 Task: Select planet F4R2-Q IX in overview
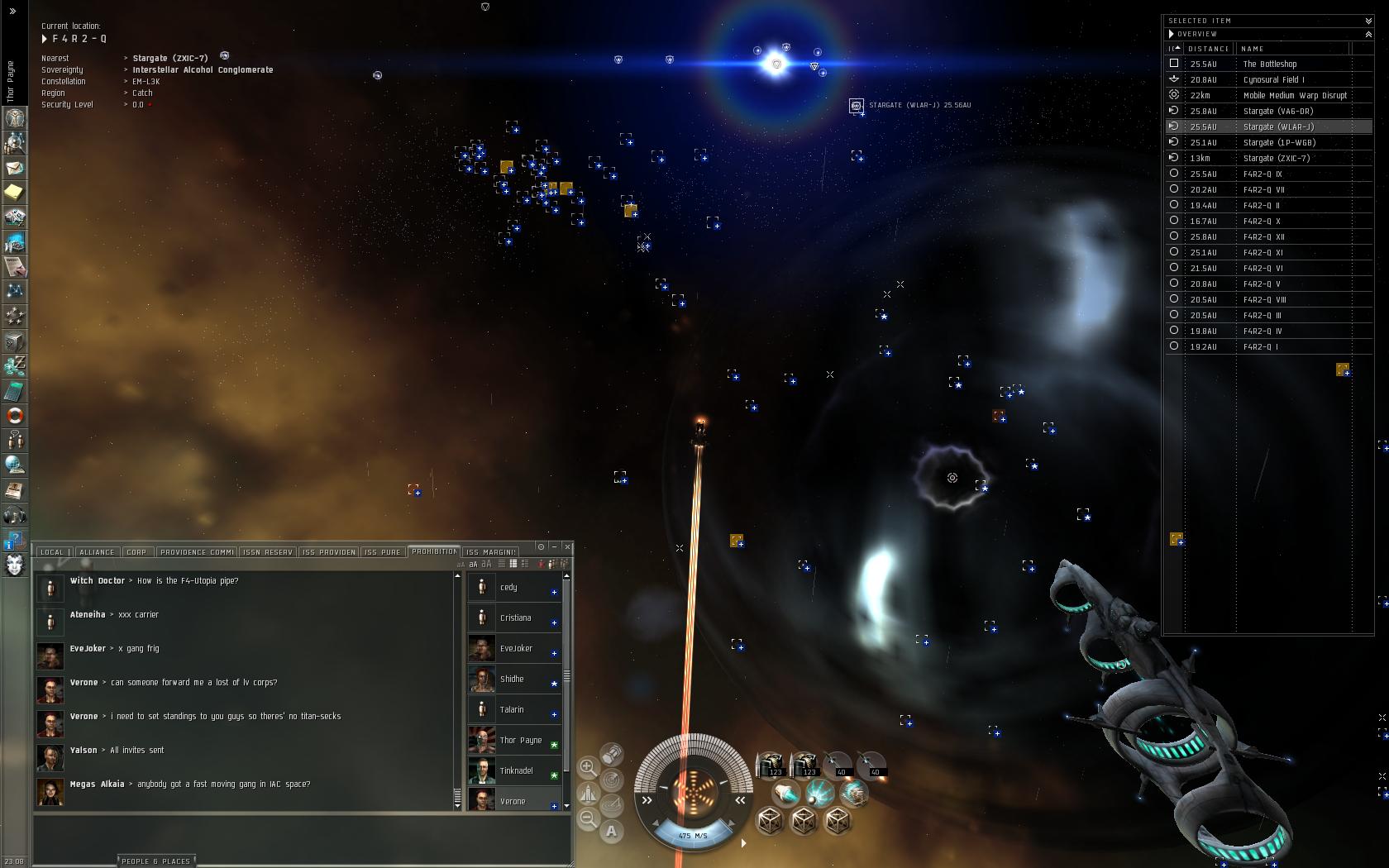click(1263, 174)
